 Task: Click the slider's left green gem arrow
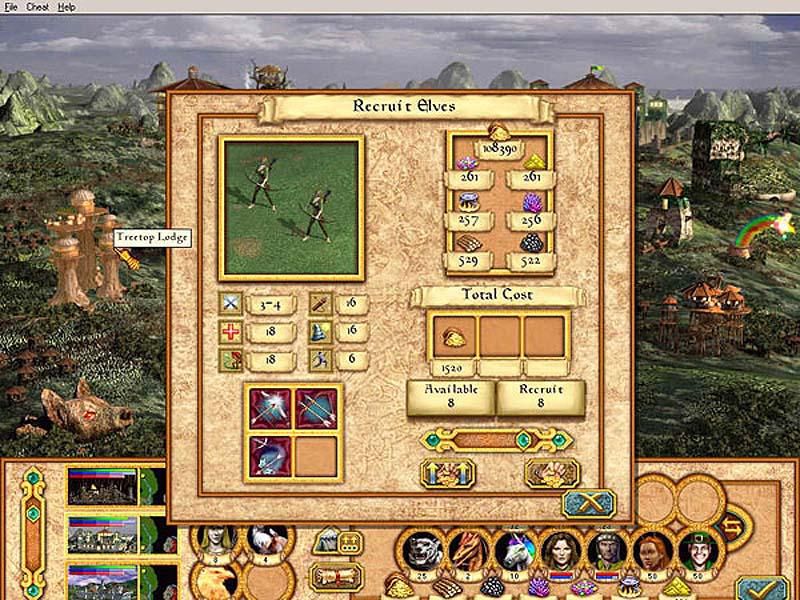pyautogui.click(x=432, y=439)
